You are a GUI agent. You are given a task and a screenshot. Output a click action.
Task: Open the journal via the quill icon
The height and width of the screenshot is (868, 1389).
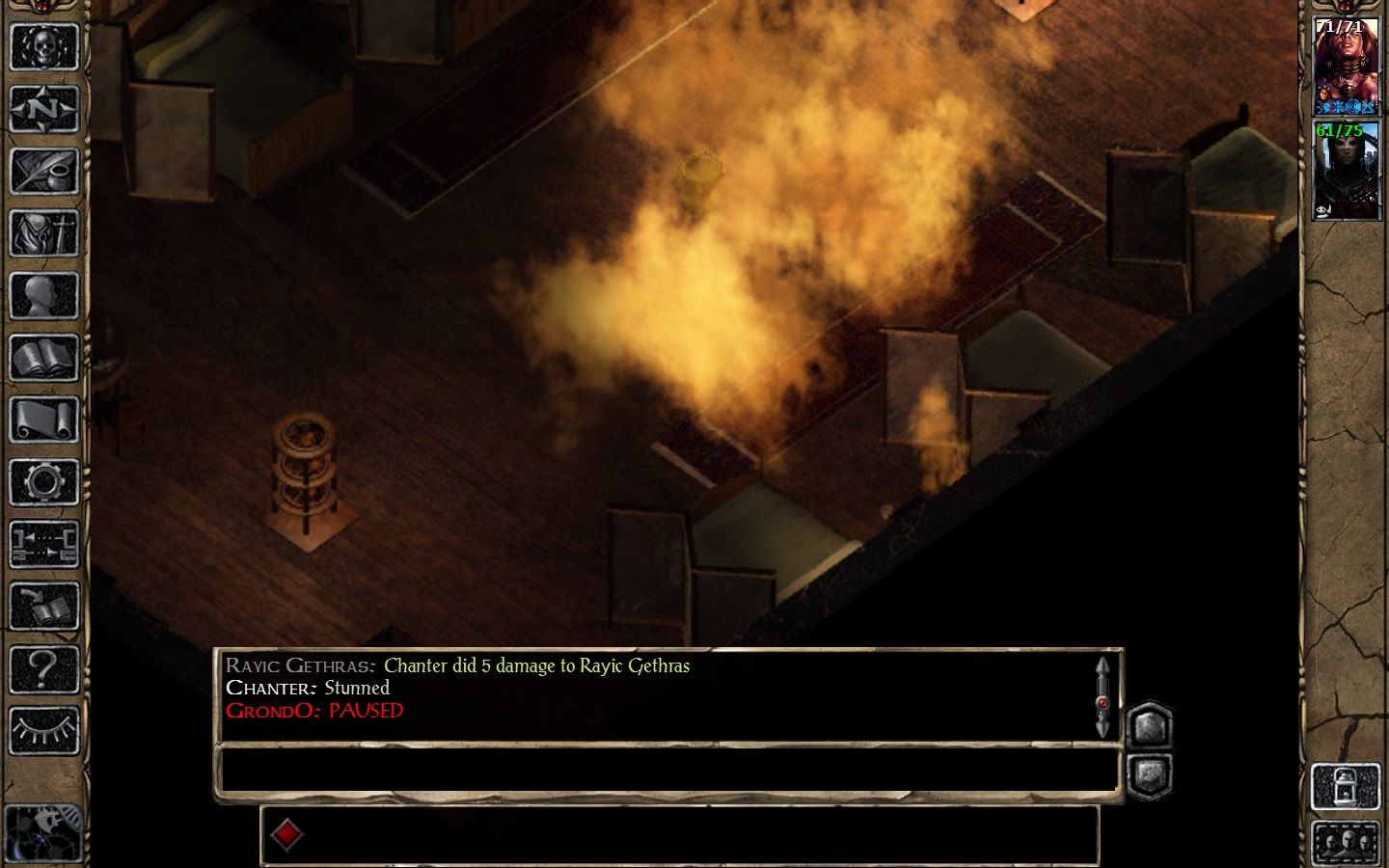point(43,171)
